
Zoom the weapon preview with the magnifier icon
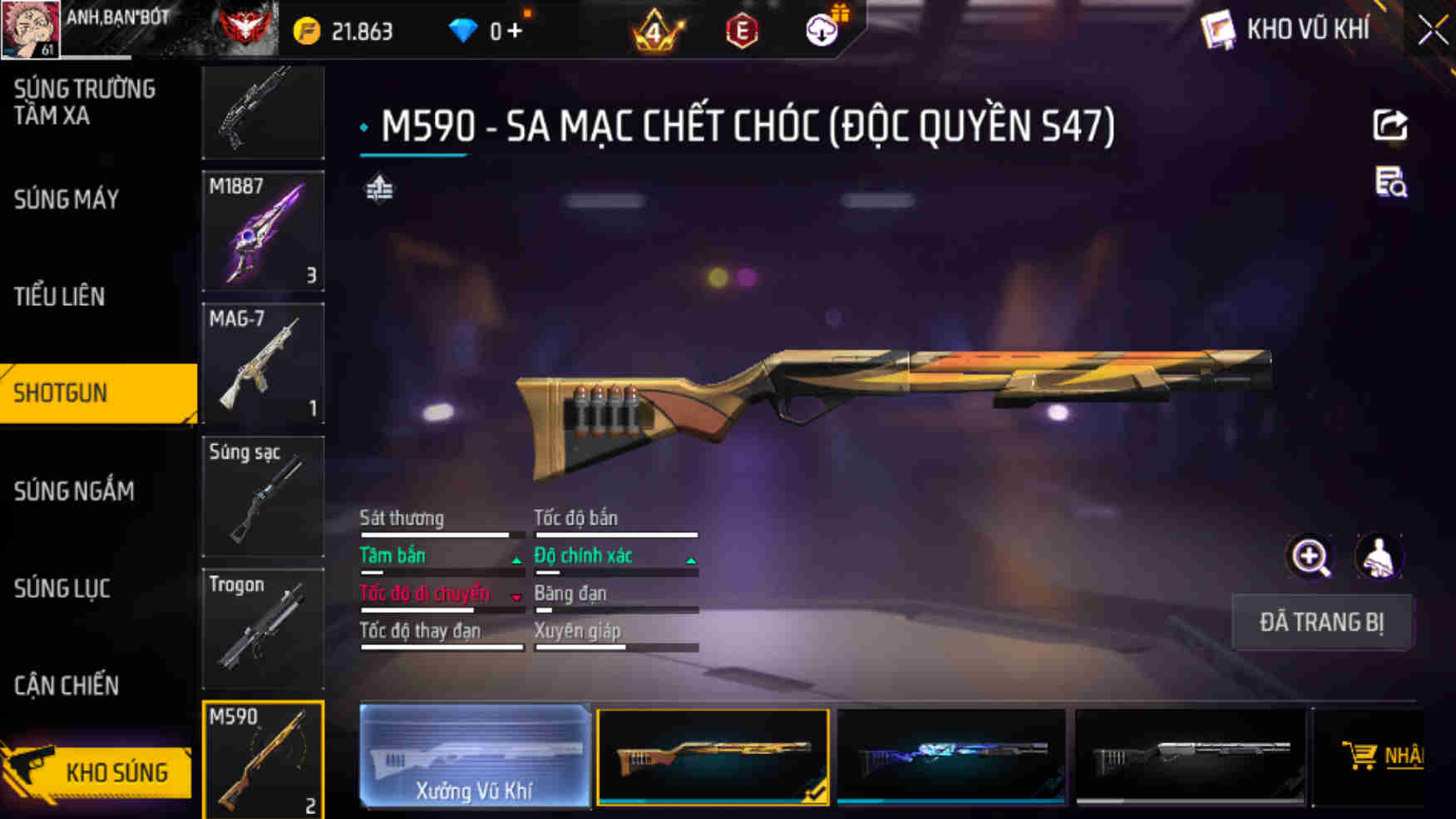coord(1311,556)
